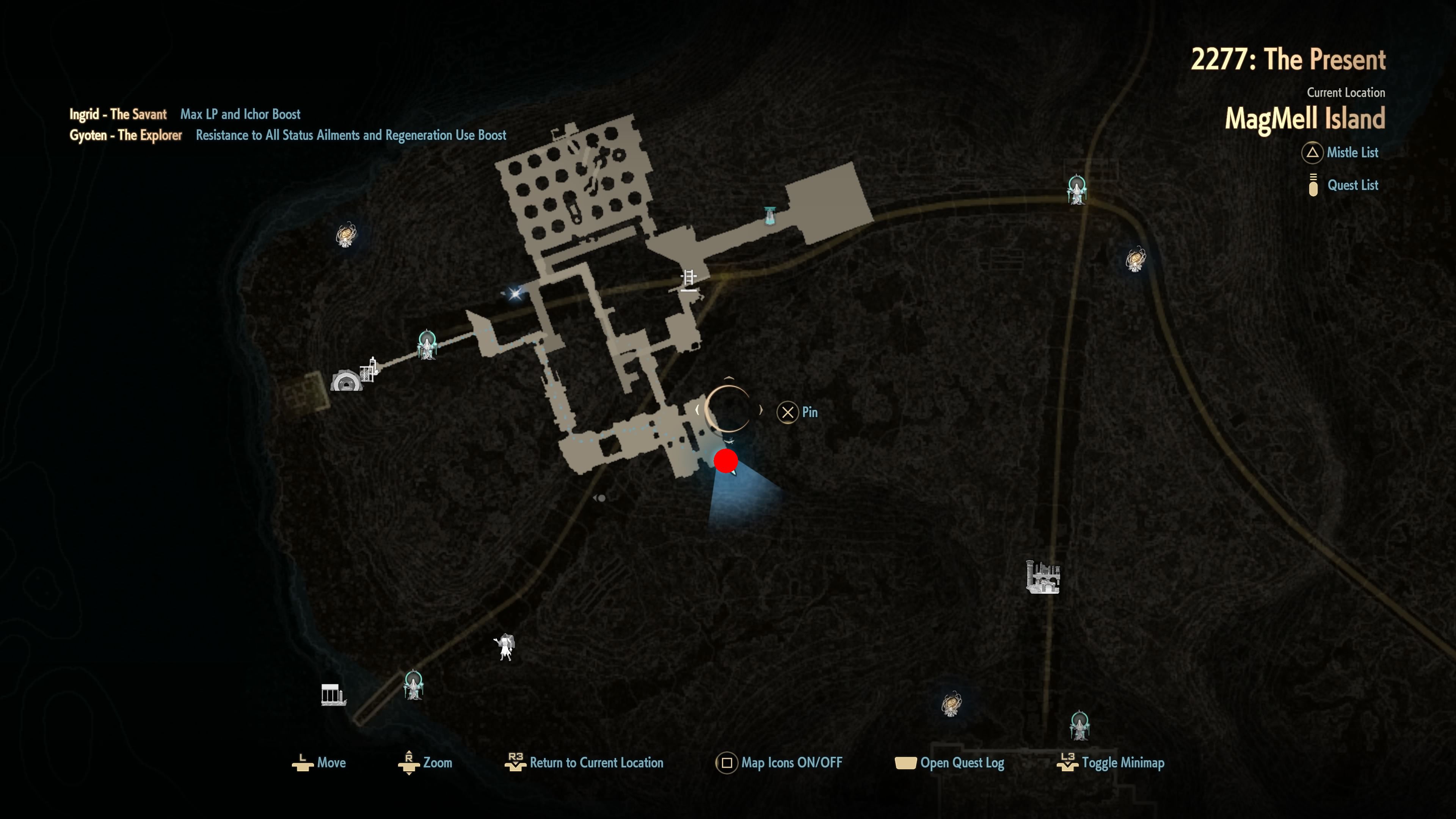Click the circular map cursor reticle
The image size is (1456, 819).
click(x=728, y=409)
